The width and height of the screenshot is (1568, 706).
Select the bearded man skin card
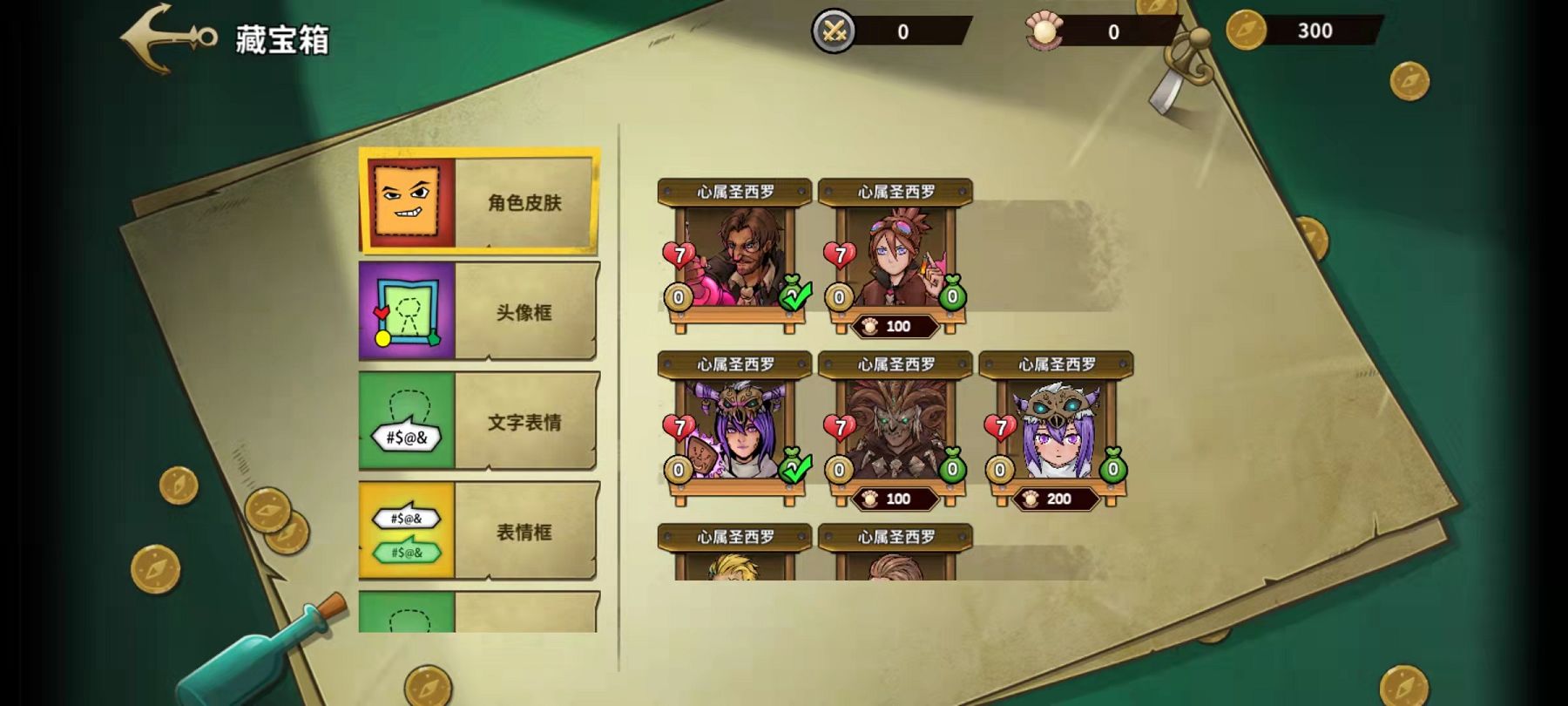point(733,257)
